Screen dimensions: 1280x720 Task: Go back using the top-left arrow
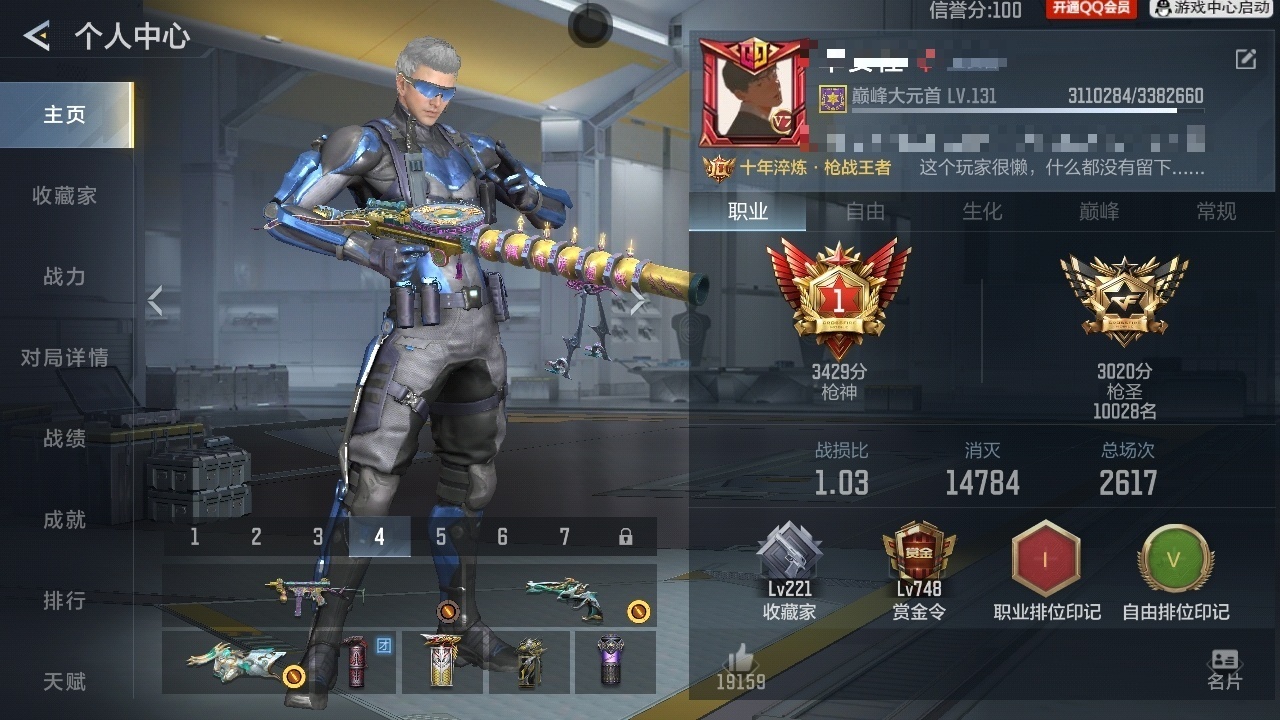point(37,37)
